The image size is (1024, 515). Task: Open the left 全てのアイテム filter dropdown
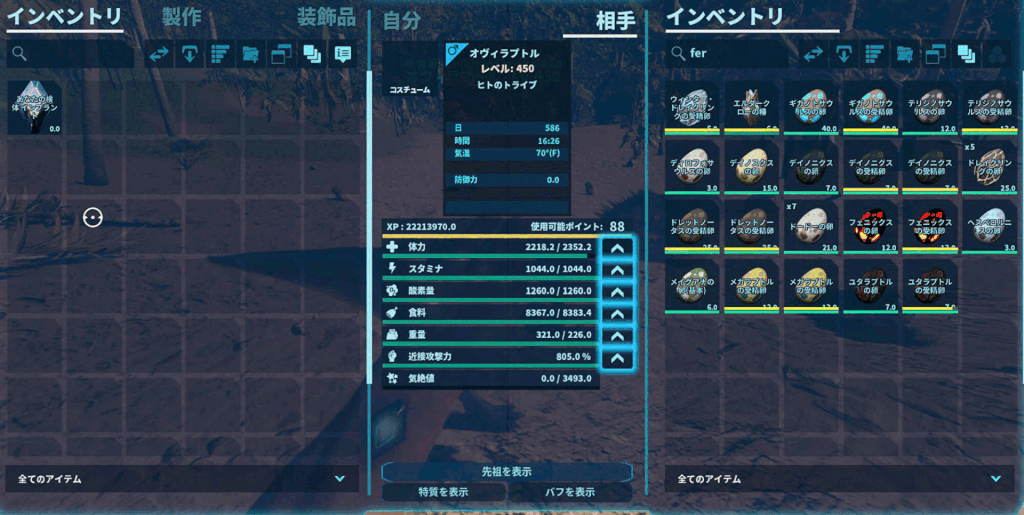coord(181,479)
